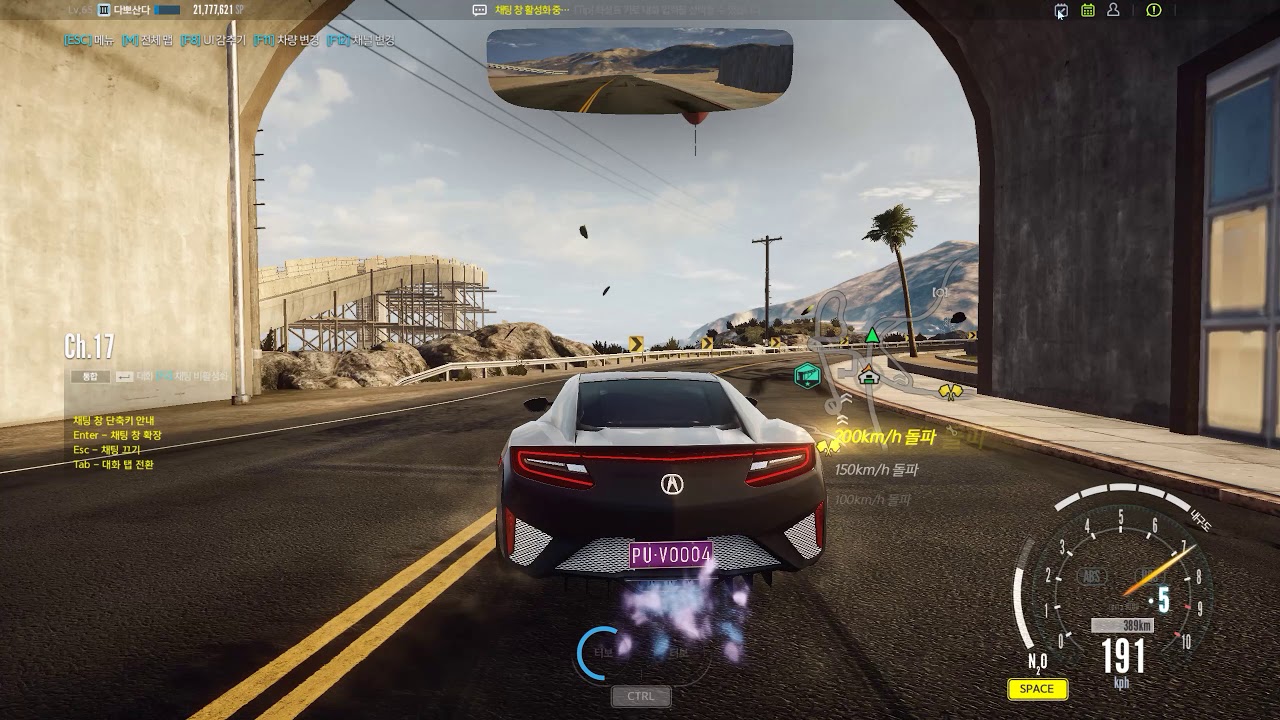
Task: Select the house marker on the minimap
Action: (x=868, y=375)
